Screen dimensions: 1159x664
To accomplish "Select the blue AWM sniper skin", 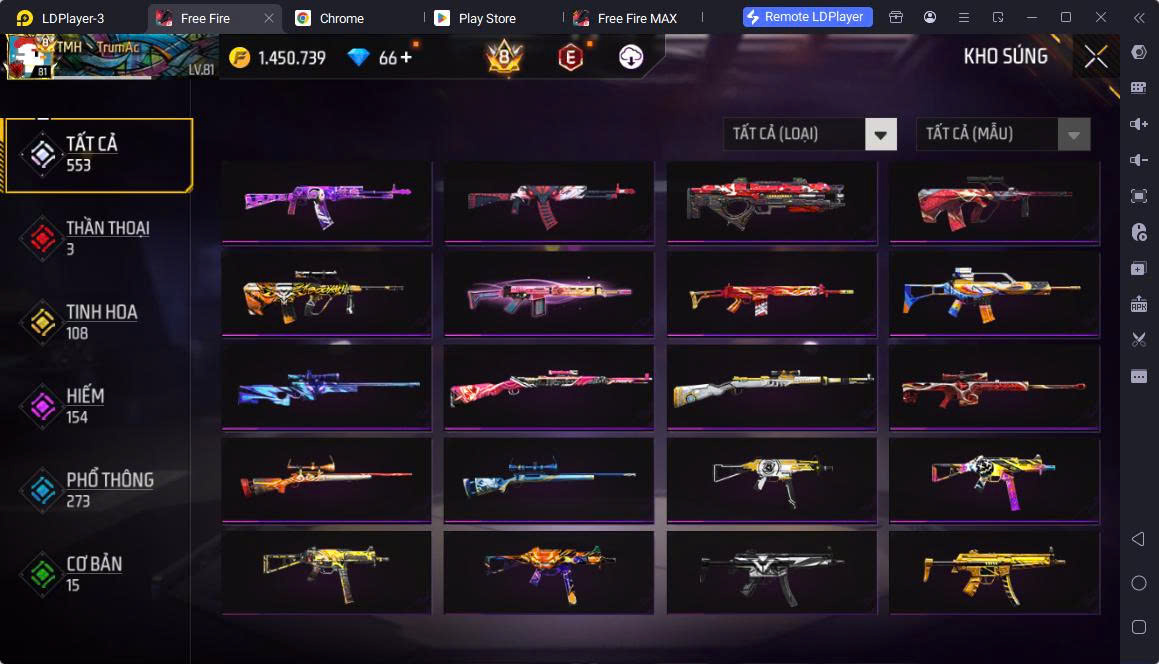I will coord(326,387).
